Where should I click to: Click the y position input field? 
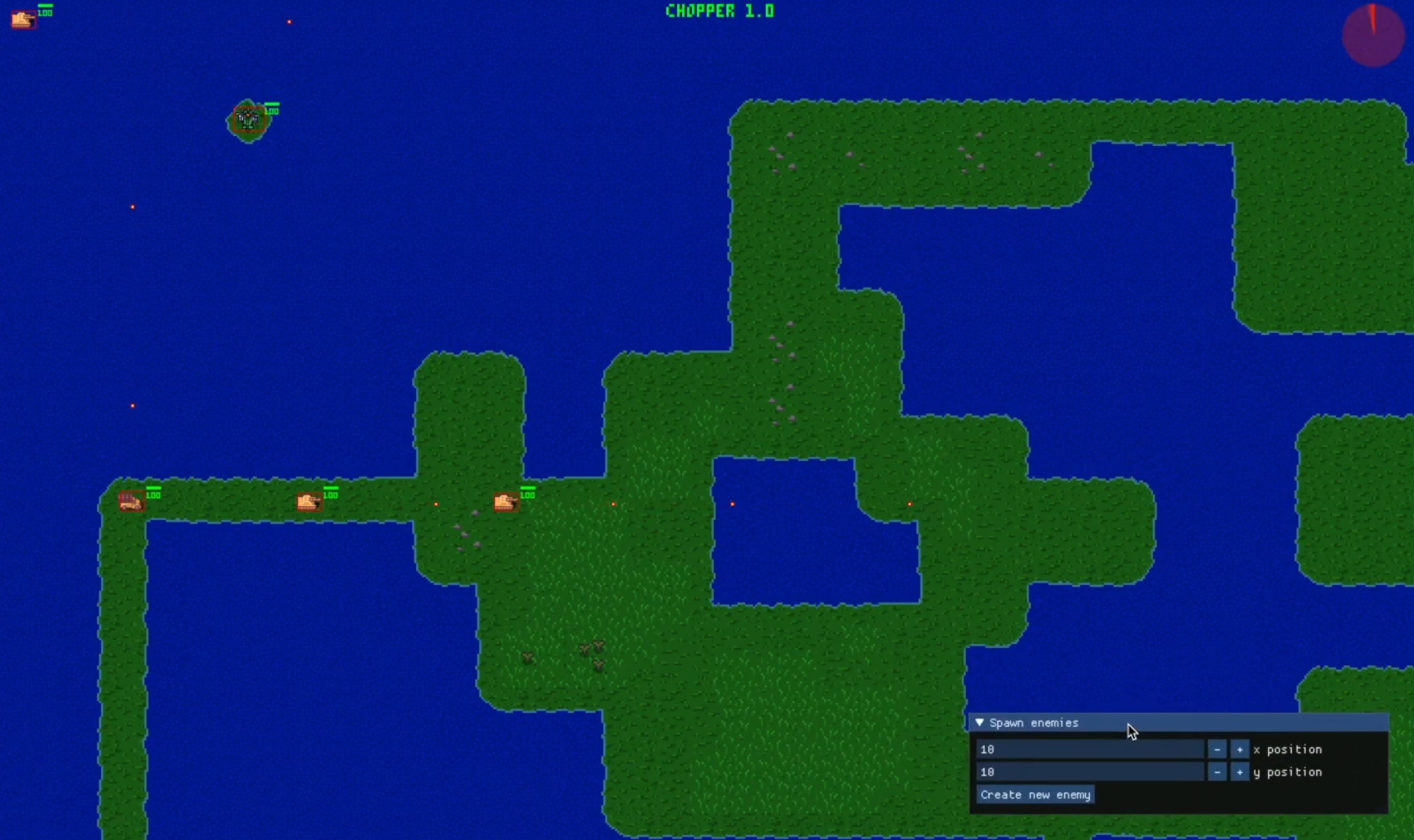click(1089, 772)
